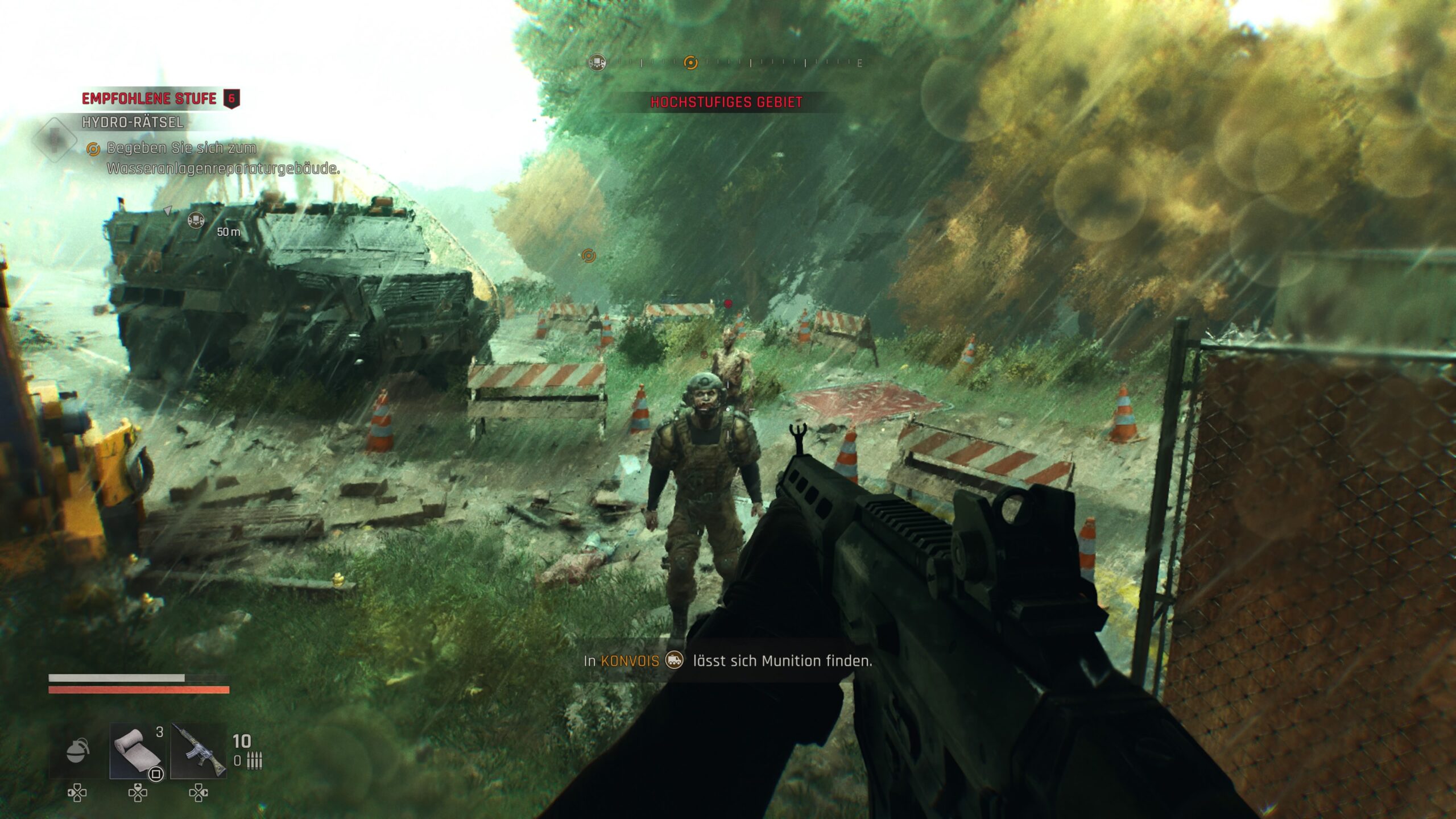Click the Empfohlene Stufe level 6 badge
Viewport: 1456px width, 819px height.
click(x=231, y=98)
